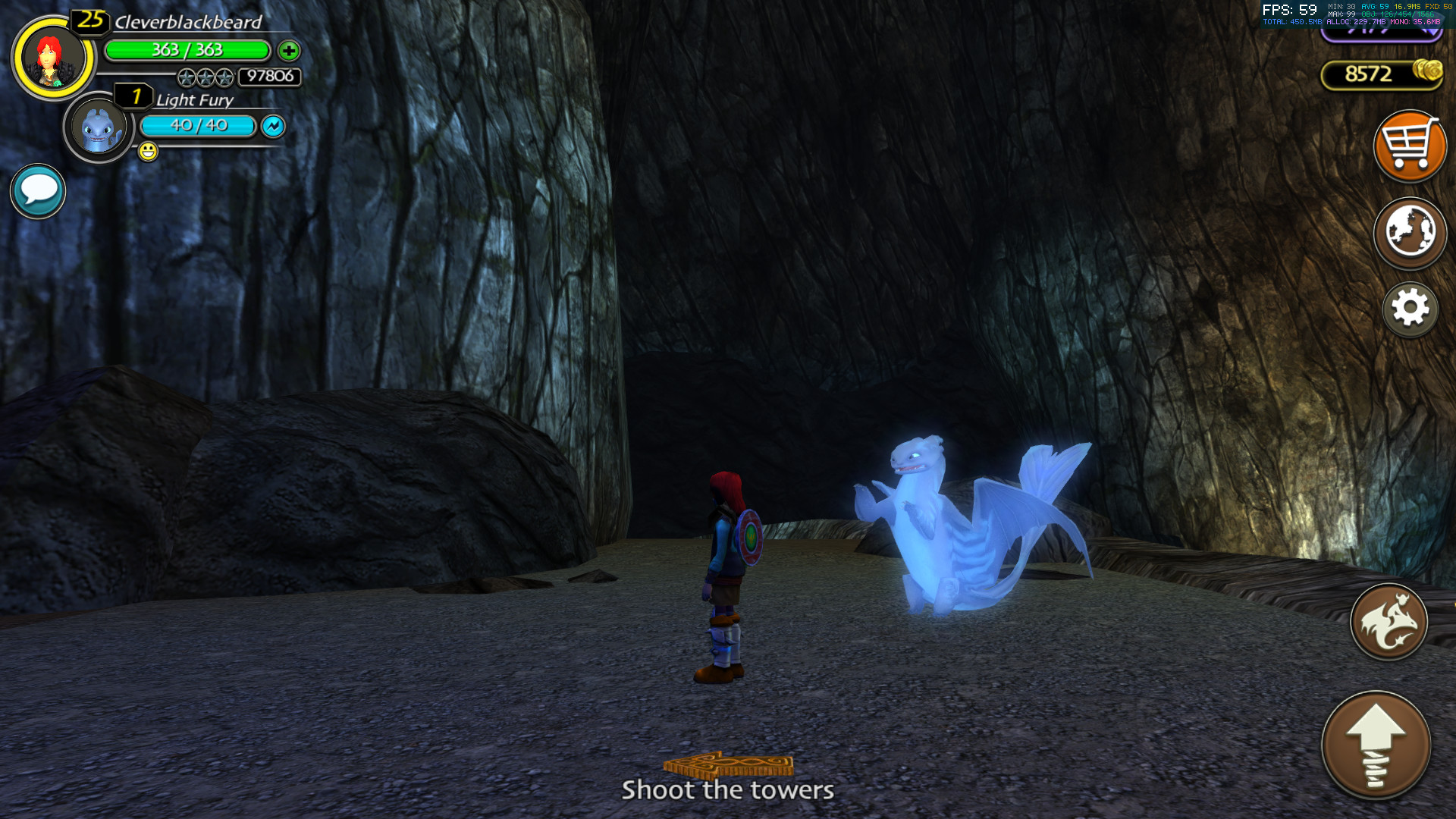Image resolution: width=1456 pixels, height=819 pixels.
Task: Click the 97806 experience counter
Action: [268, 77]
